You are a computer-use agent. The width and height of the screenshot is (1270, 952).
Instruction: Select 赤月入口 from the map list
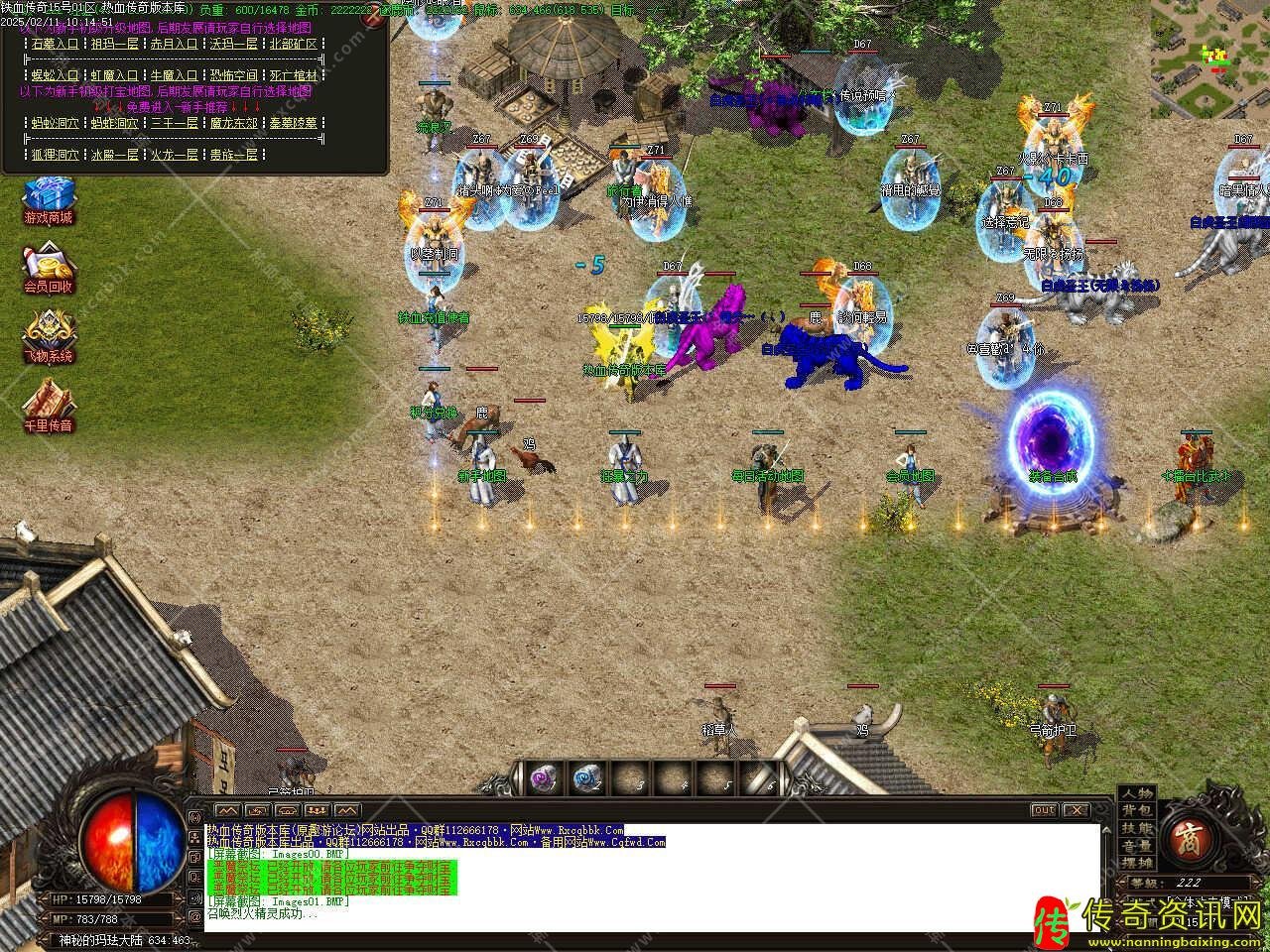tap(174, 44)
